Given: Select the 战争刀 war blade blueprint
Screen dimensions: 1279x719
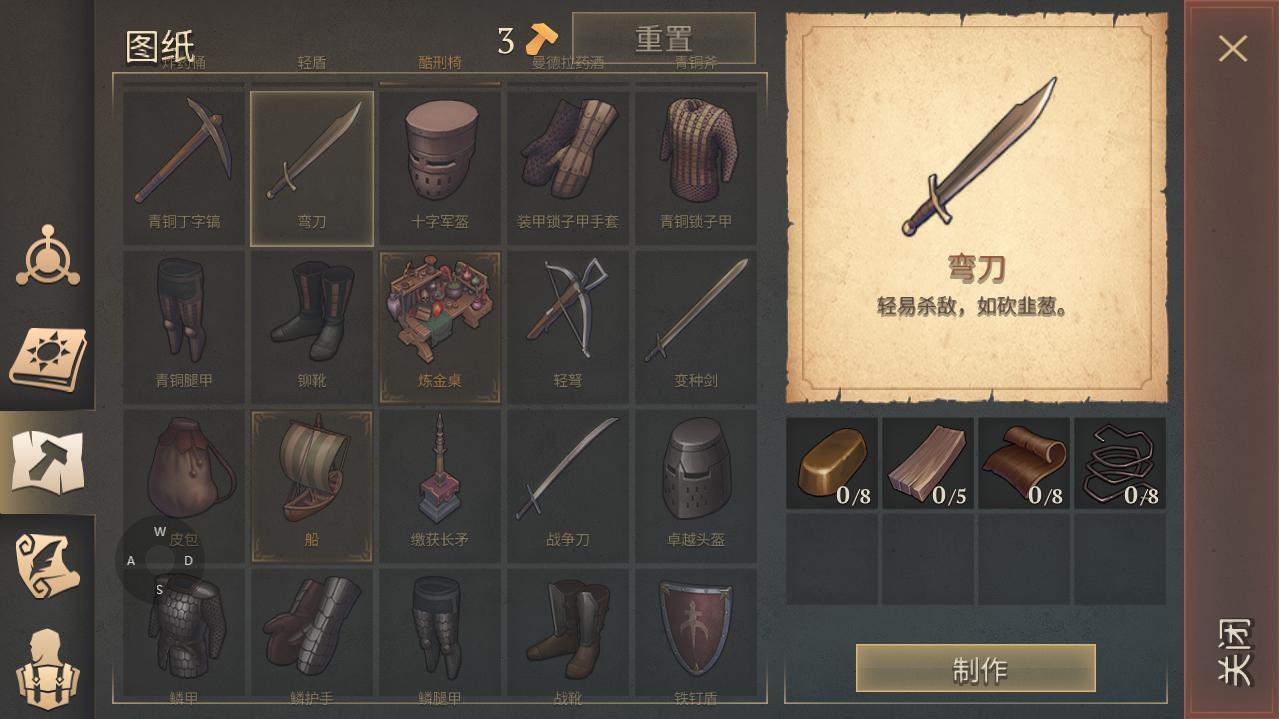Looking at the screenshot, I should (568, 485).
